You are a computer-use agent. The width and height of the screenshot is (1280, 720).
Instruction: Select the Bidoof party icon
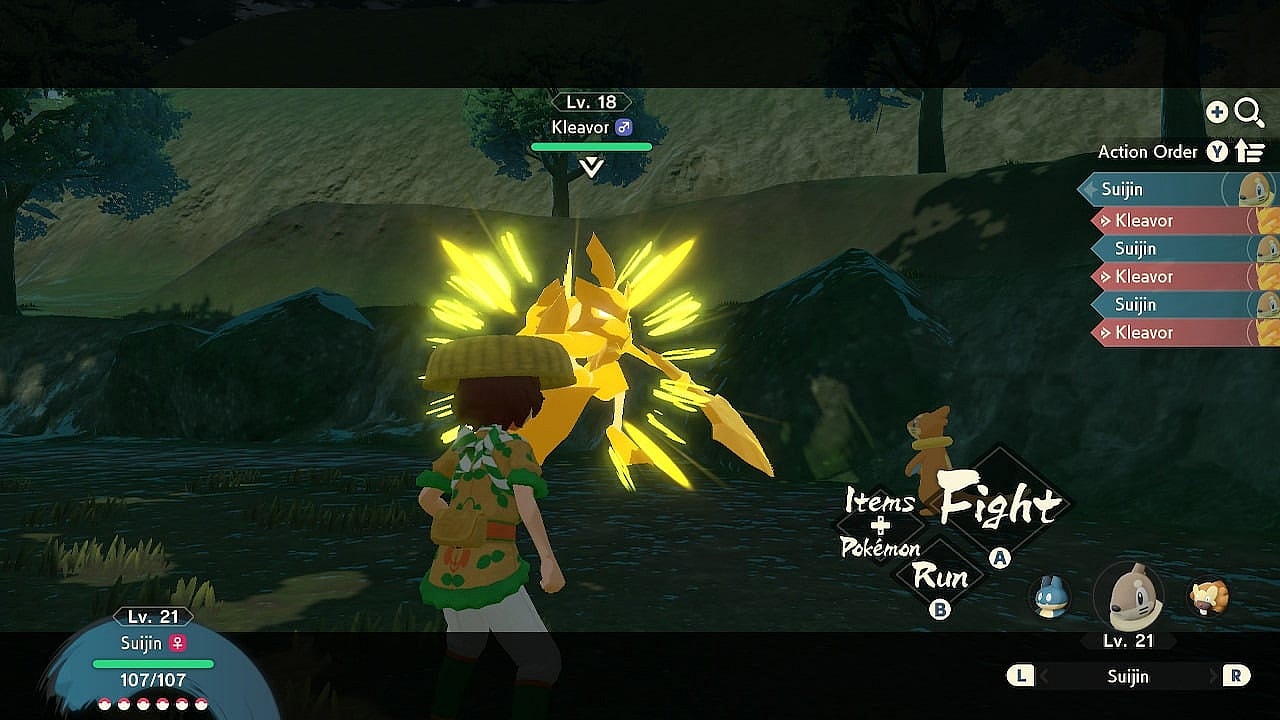click(1208, 597)
